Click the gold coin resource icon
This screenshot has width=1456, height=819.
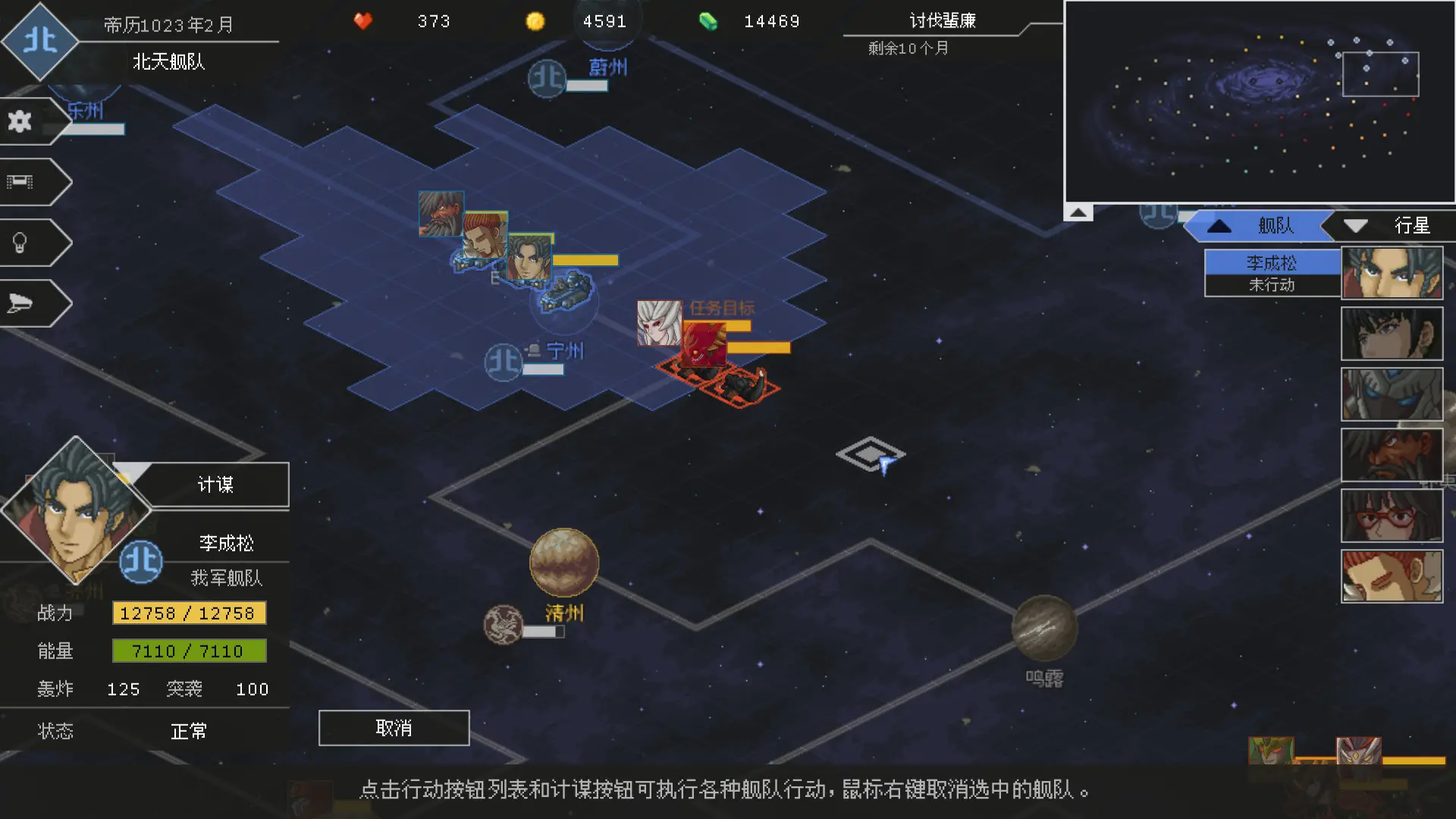tap(536, 21)
